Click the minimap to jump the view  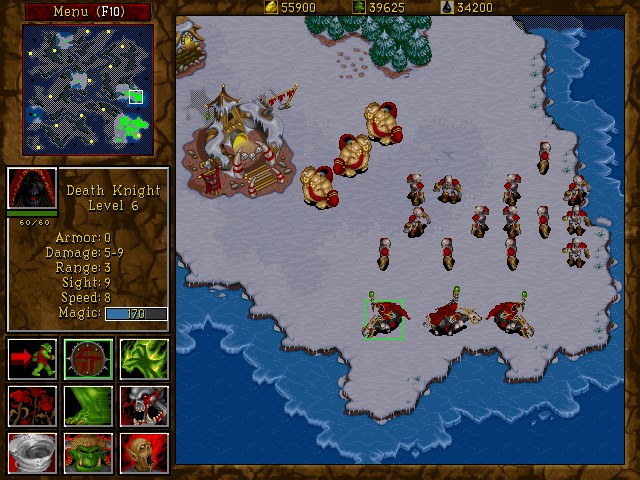click(88, 90)
